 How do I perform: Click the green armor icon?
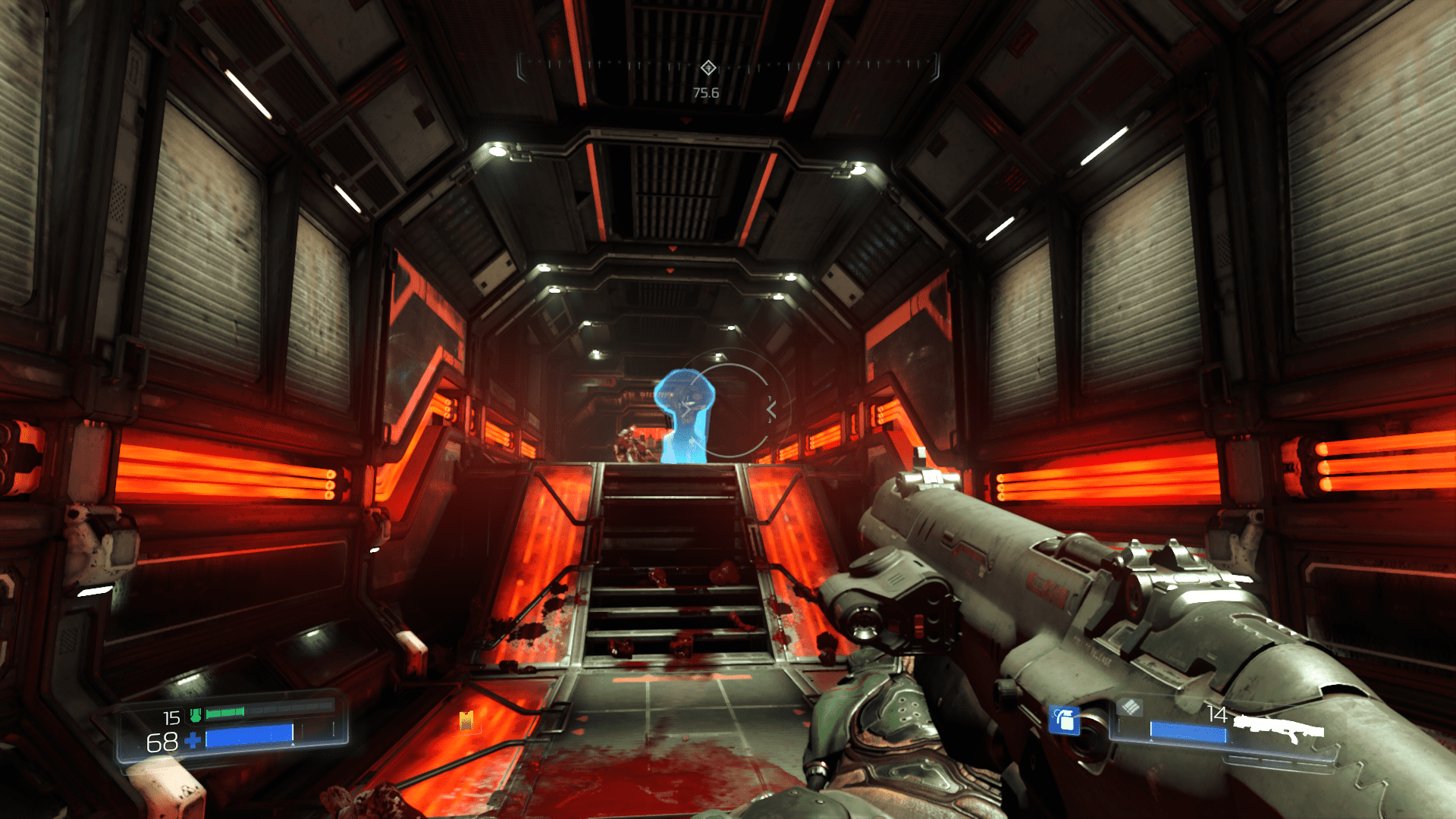tap(196, 714)
